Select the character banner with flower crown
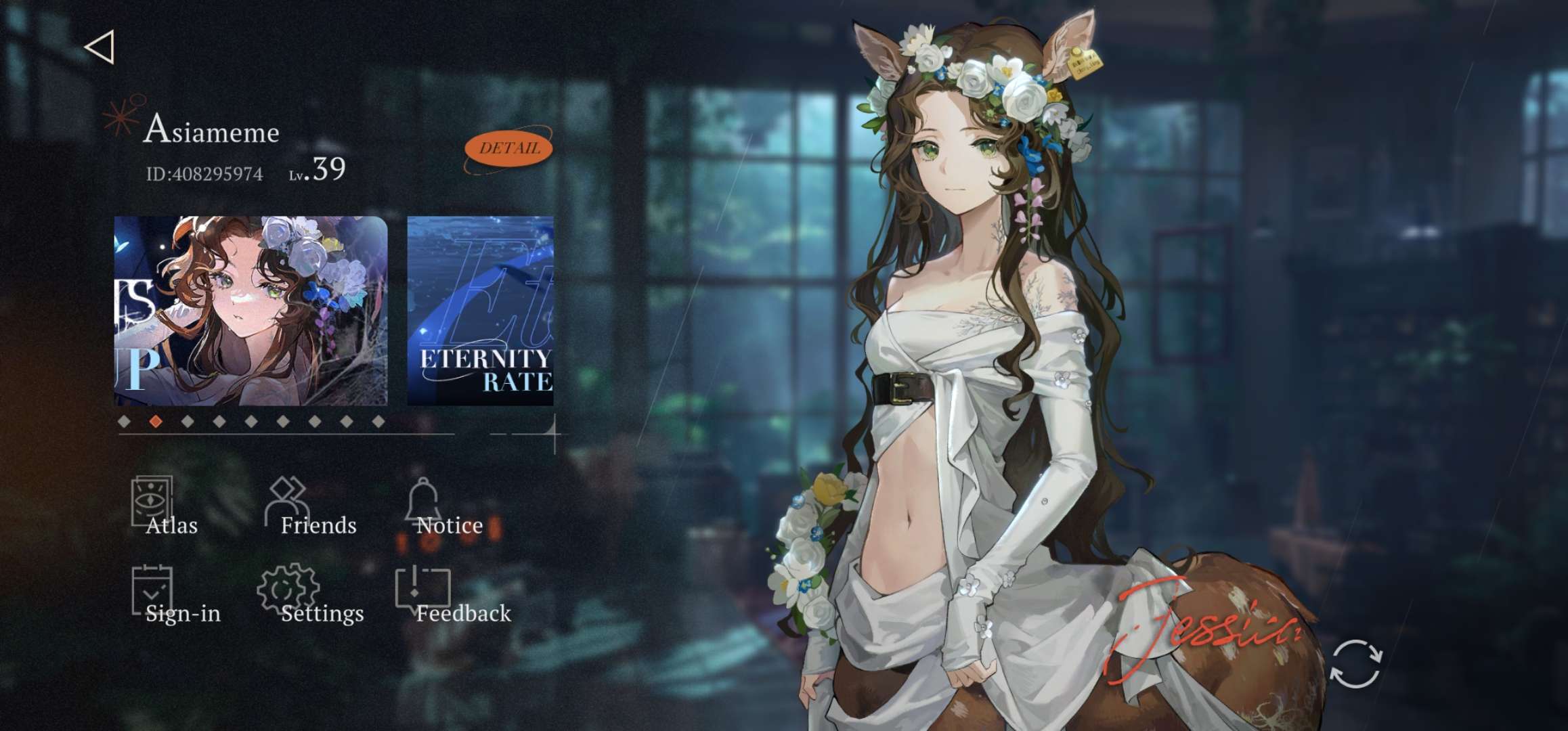The image size is (1568, 731). [251, 311]
